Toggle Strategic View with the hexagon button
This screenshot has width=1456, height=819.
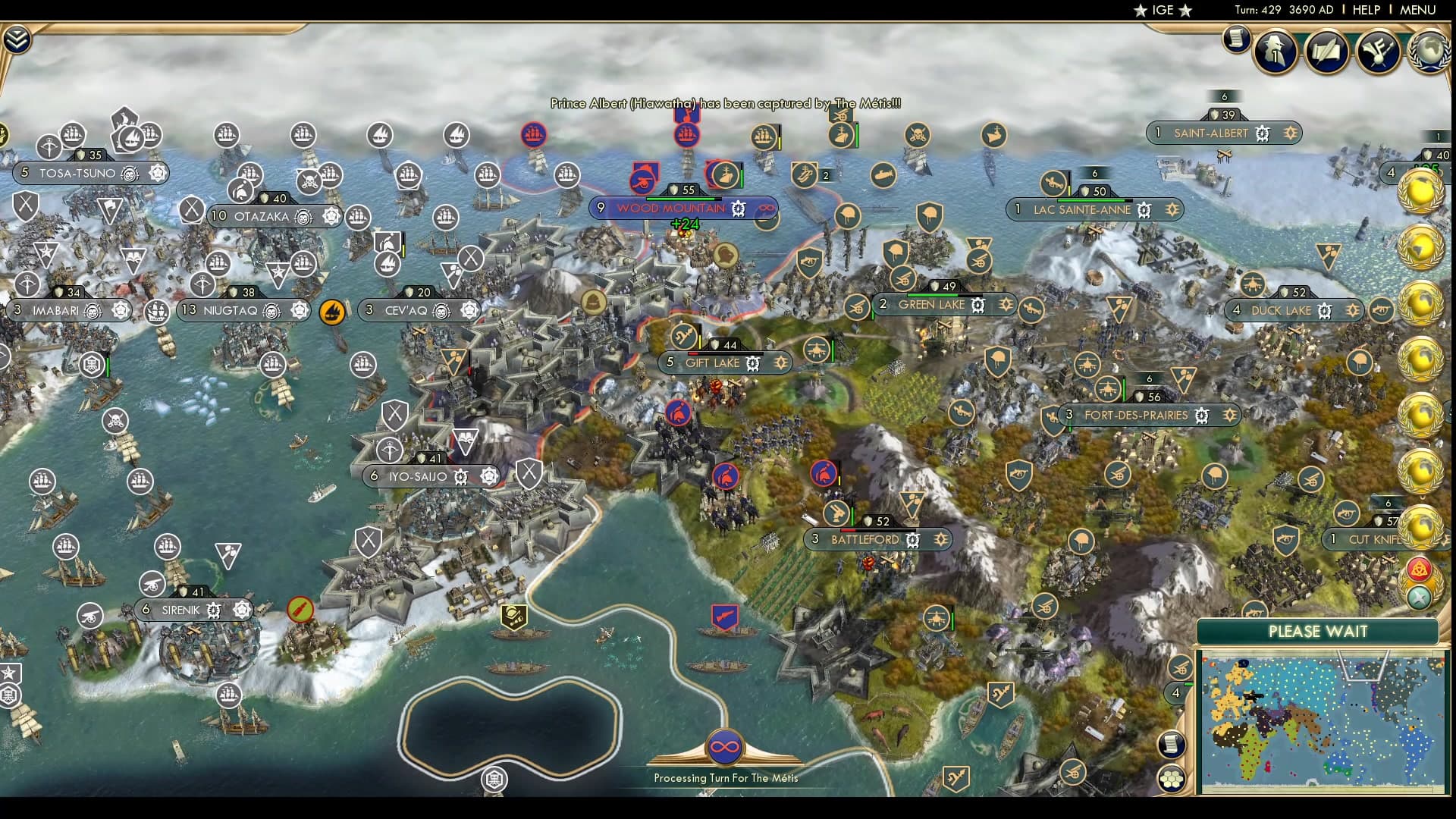click(1172, 777)
